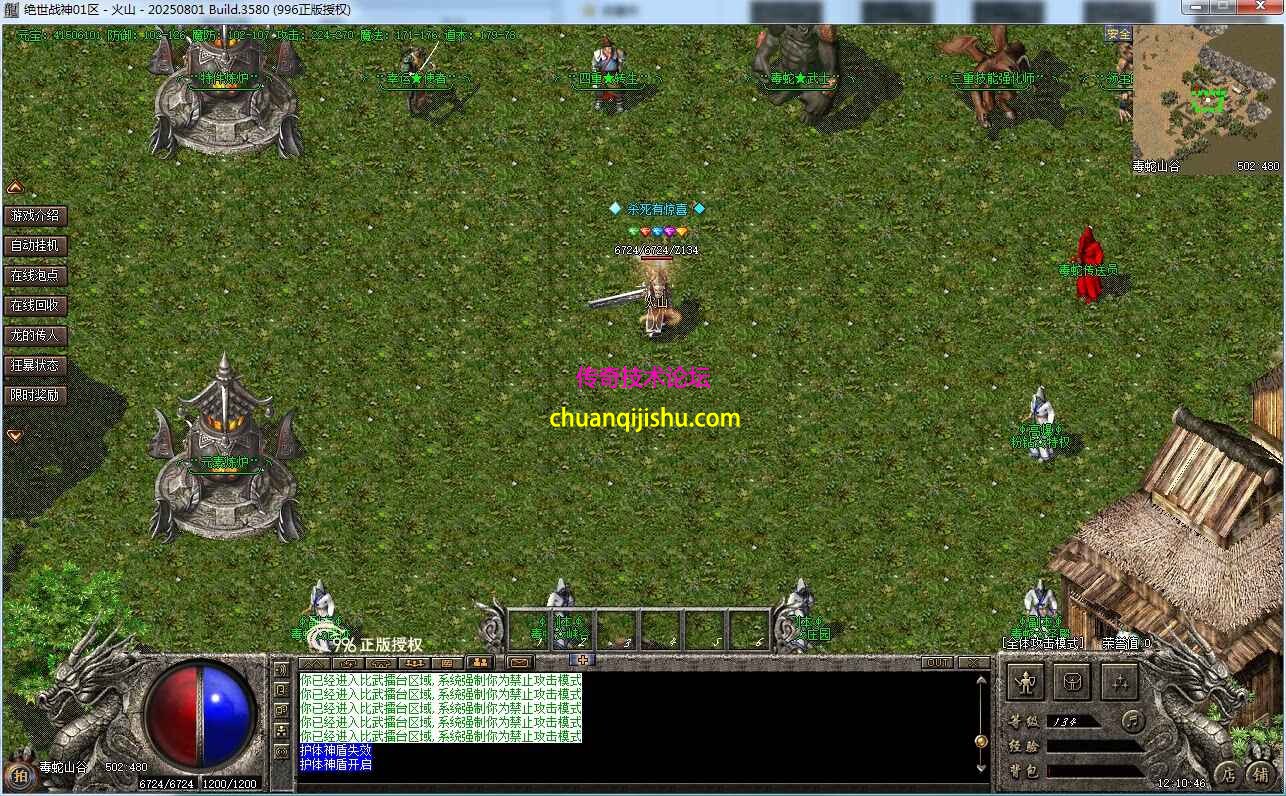Open the skills icon on the right panel
1286x796 pixels.
coord(1120,683)
